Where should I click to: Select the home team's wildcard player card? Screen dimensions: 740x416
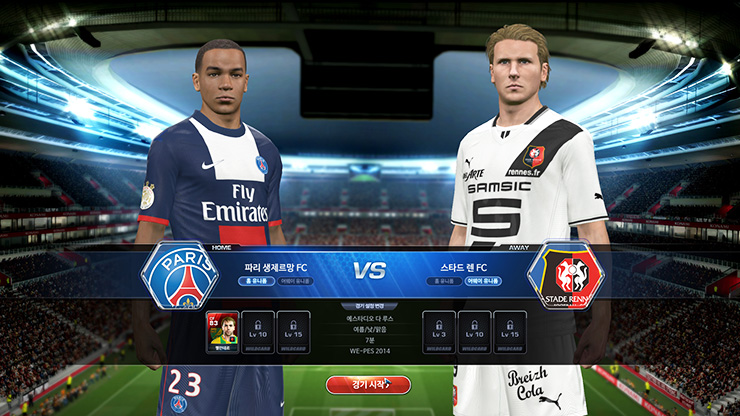(x=220, y=332)
